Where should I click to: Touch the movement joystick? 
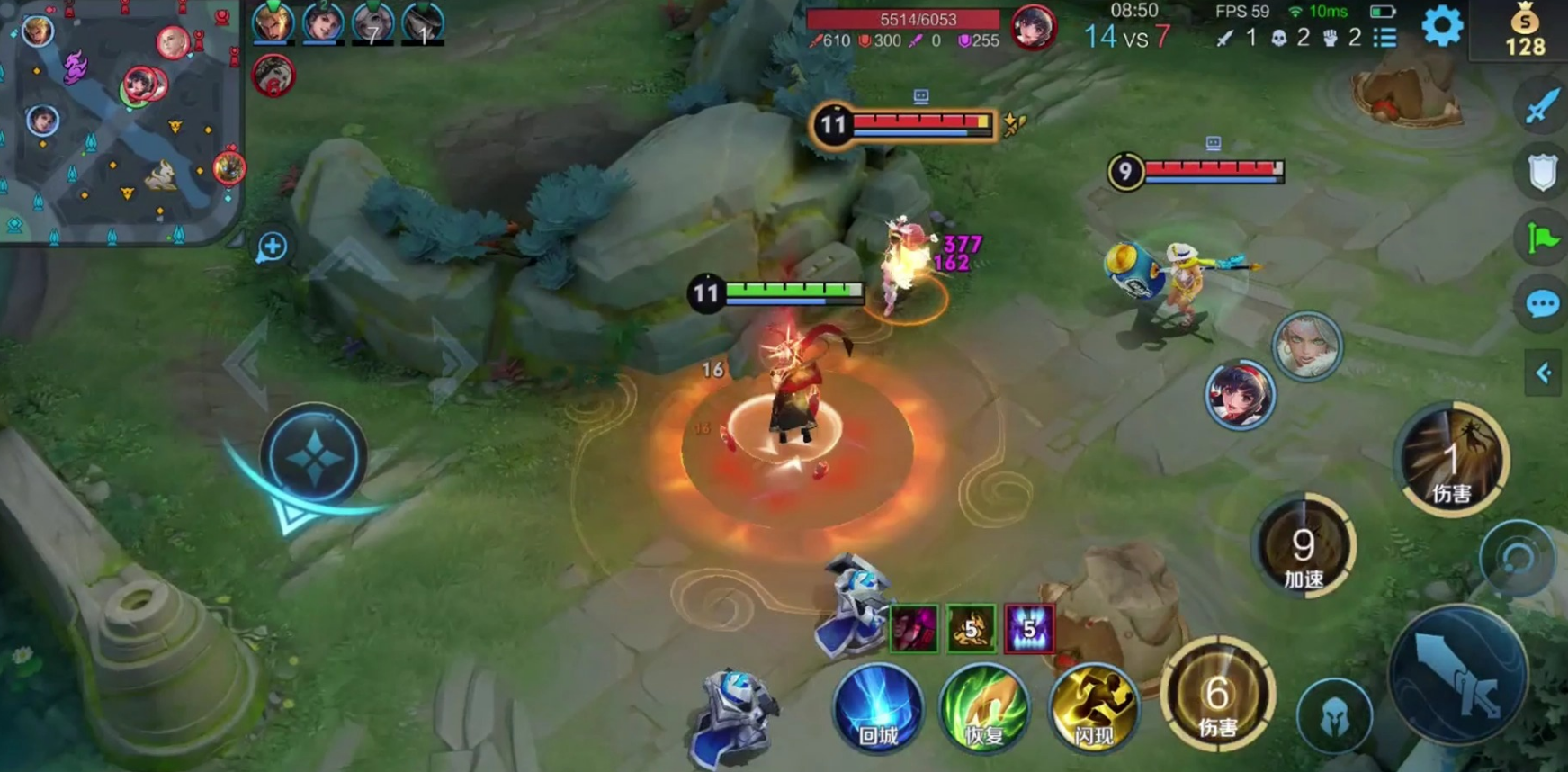pos(313,457)
